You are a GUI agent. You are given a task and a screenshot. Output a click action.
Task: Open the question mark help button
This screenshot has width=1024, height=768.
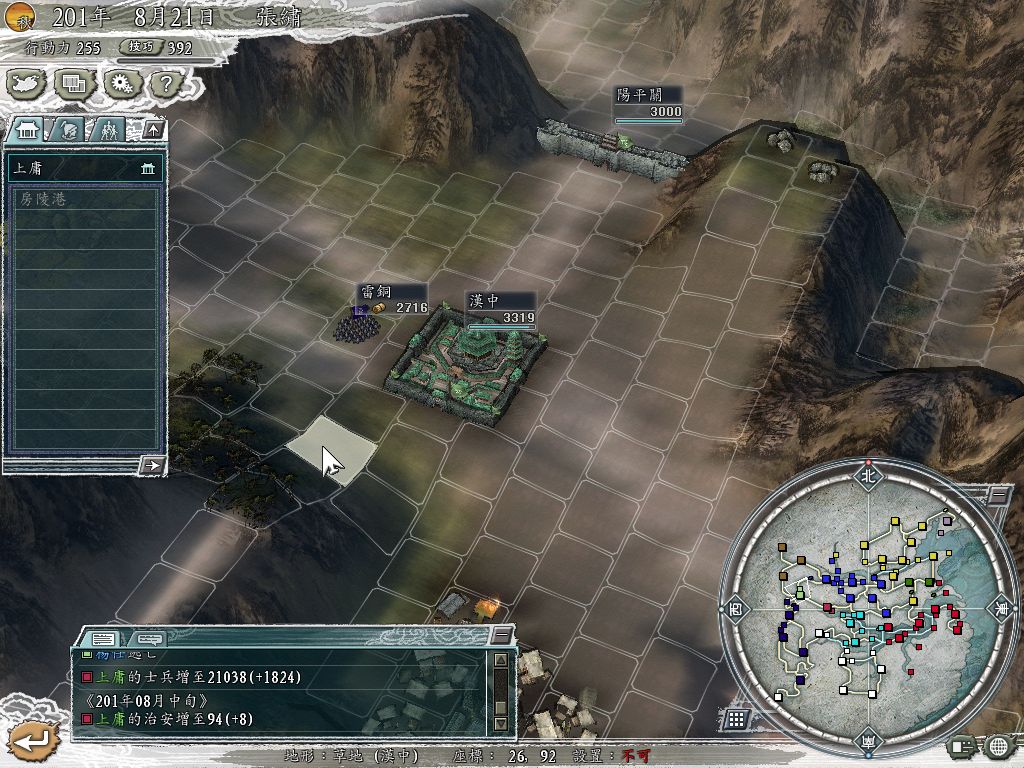pos(165,84)
